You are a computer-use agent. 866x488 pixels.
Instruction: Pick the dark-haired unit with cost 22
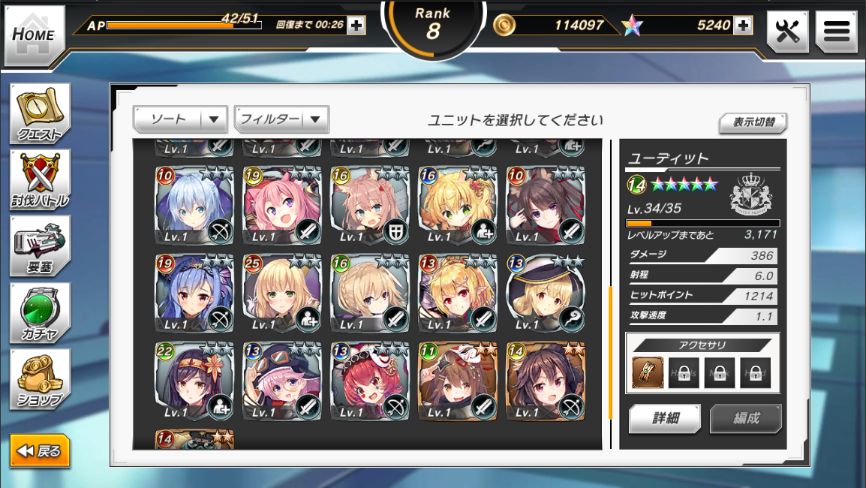click(x=194, y=381)
